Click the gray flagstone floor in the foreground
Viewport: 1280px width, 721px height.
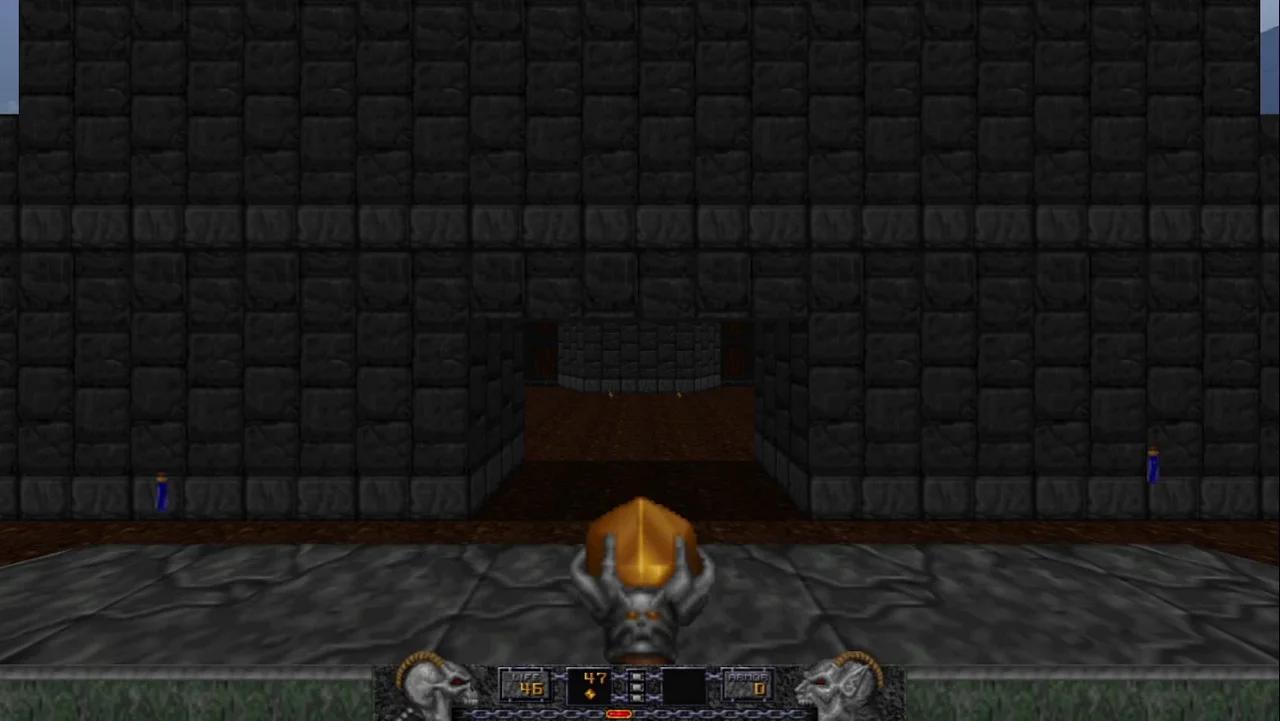(300, 600)
